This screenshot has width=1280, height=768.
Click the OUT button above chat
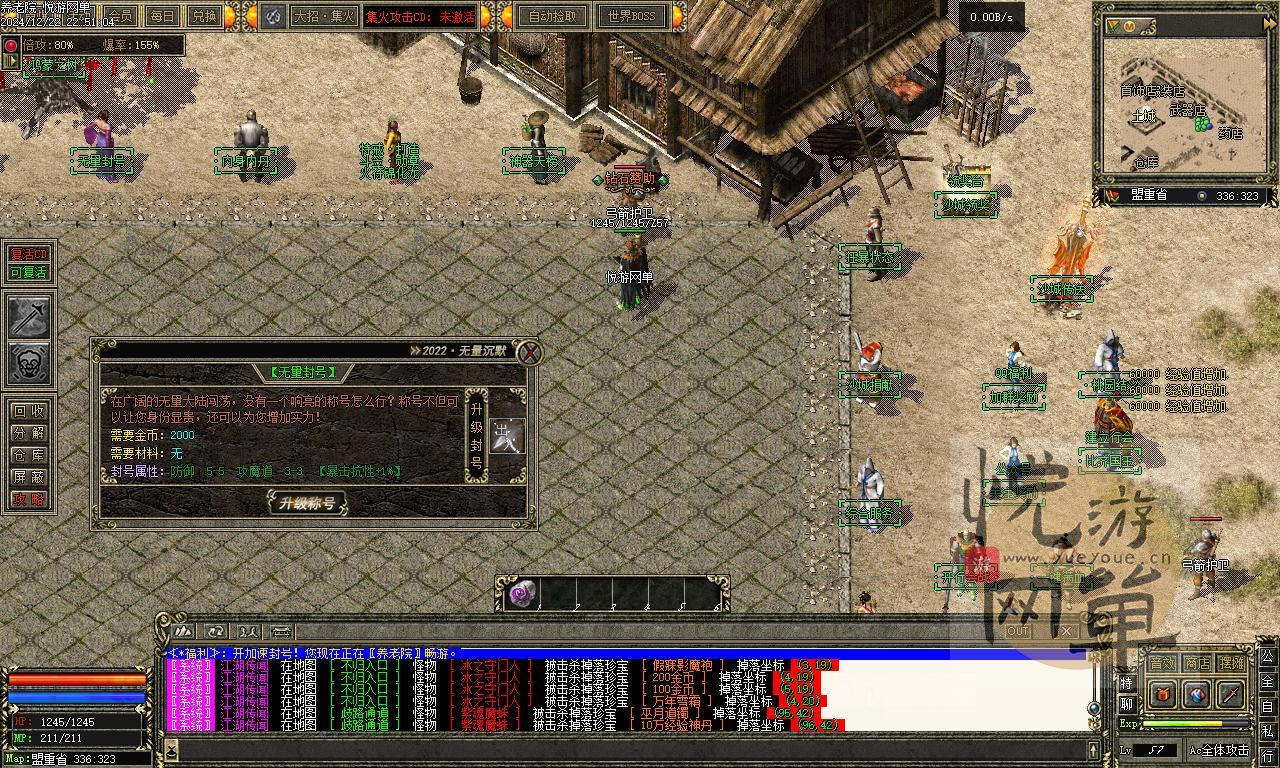click(x=1018, y=631)
